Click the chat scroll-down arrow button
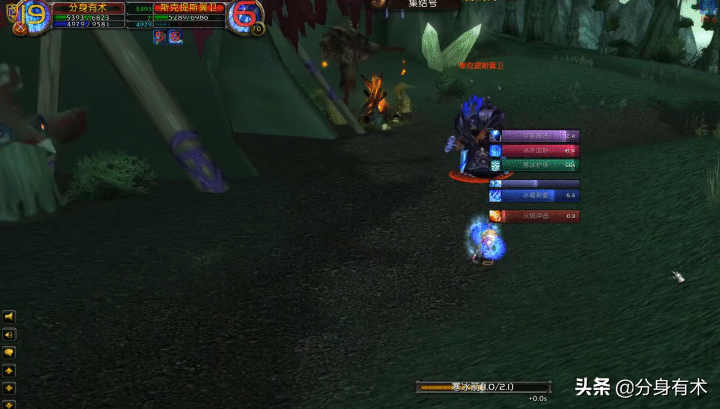Image resolution: width=720 pixels, height=409 pixels. pyautogui.click(x=9, y=388)
